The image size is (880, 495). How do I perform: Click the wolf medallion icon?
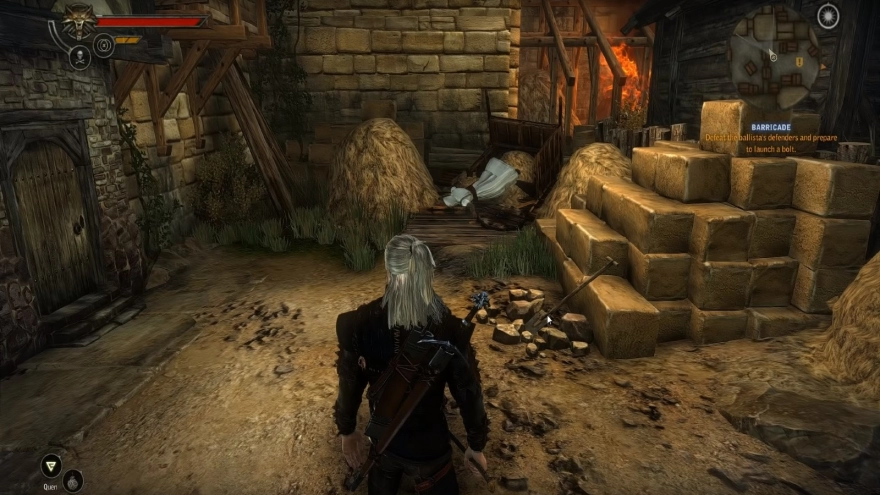(x=79, y=20)
